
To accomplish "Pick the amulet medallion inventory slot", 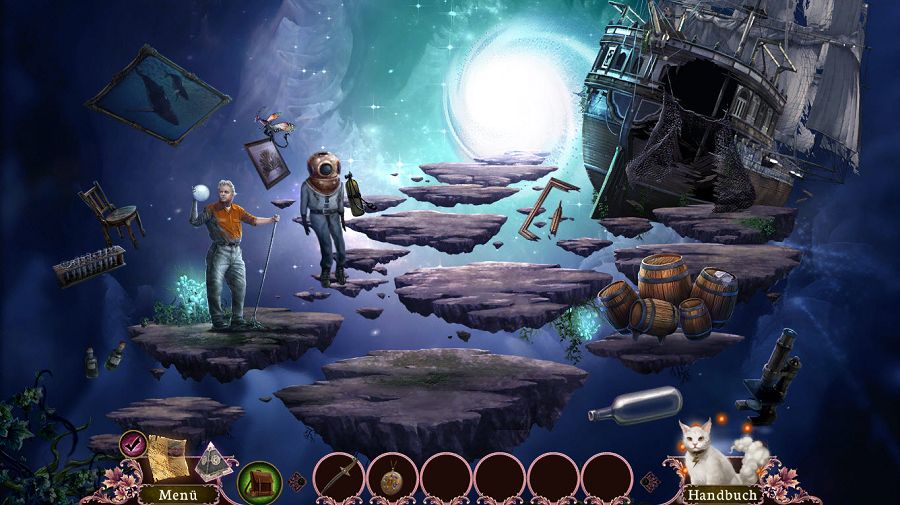I will [x=392, y=476].
